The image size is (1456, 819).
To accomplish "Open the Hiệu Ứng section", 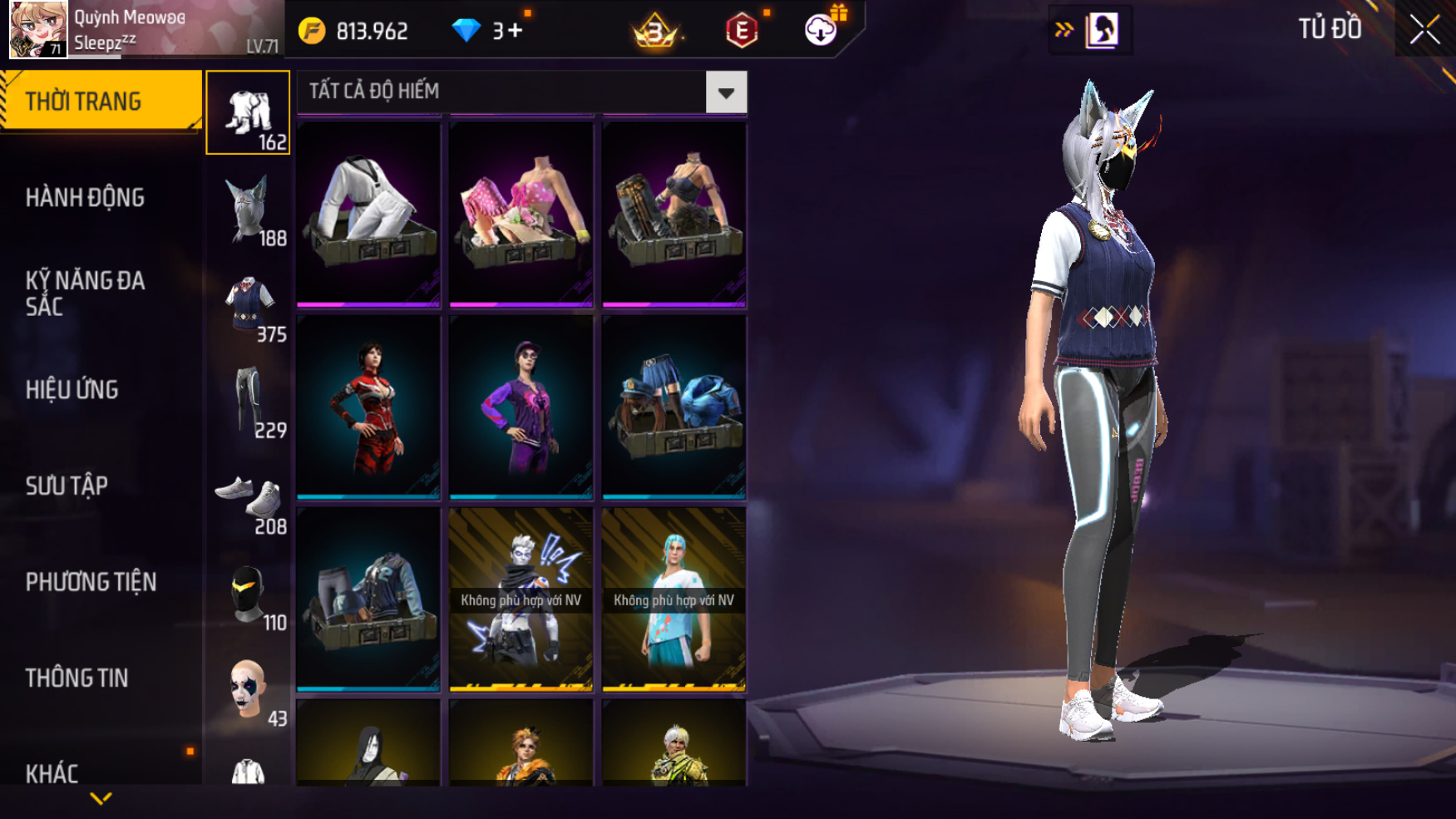I will 72,390.
